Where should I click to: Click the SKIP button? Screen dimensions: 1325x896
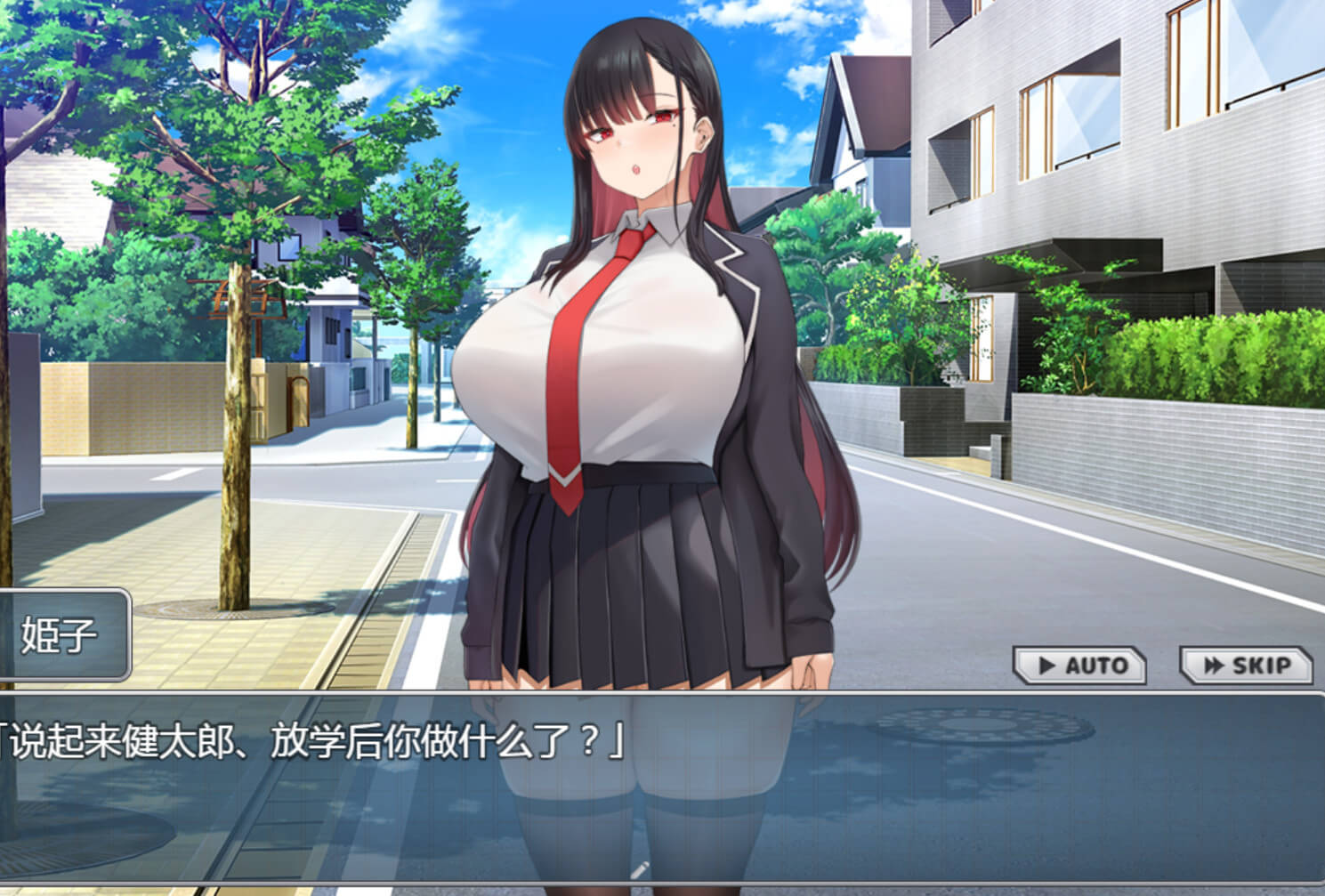coord(1246,666)
